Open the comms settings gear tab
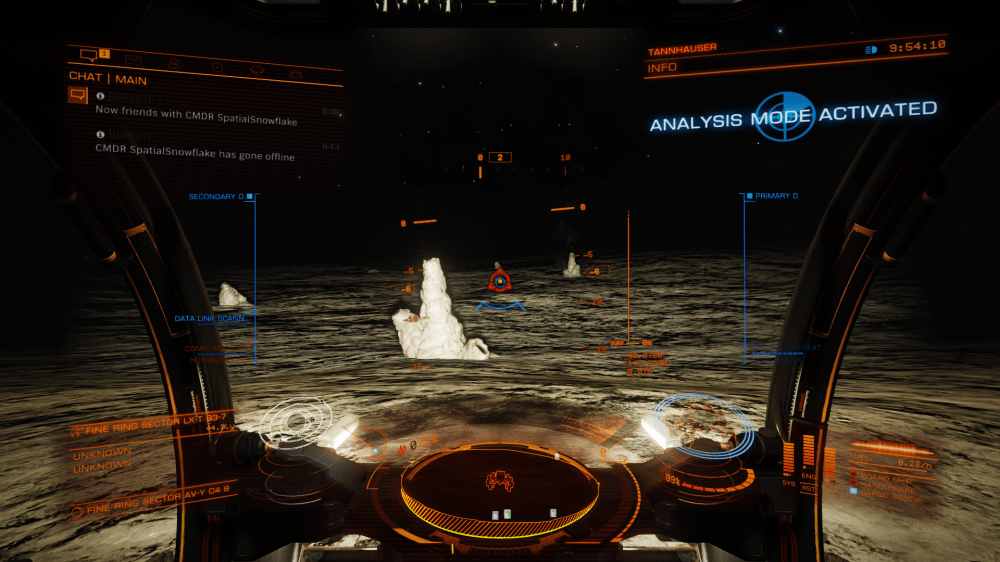The height and width of the screenshot is (562, 1000). (x=257, y=70)
